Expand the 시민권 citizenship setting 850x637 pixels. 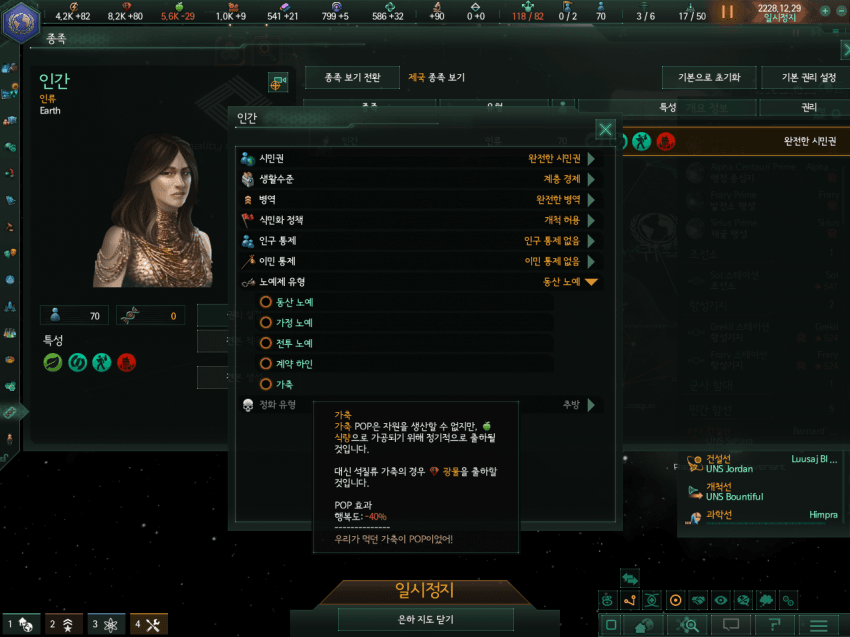tap(591, 158)
